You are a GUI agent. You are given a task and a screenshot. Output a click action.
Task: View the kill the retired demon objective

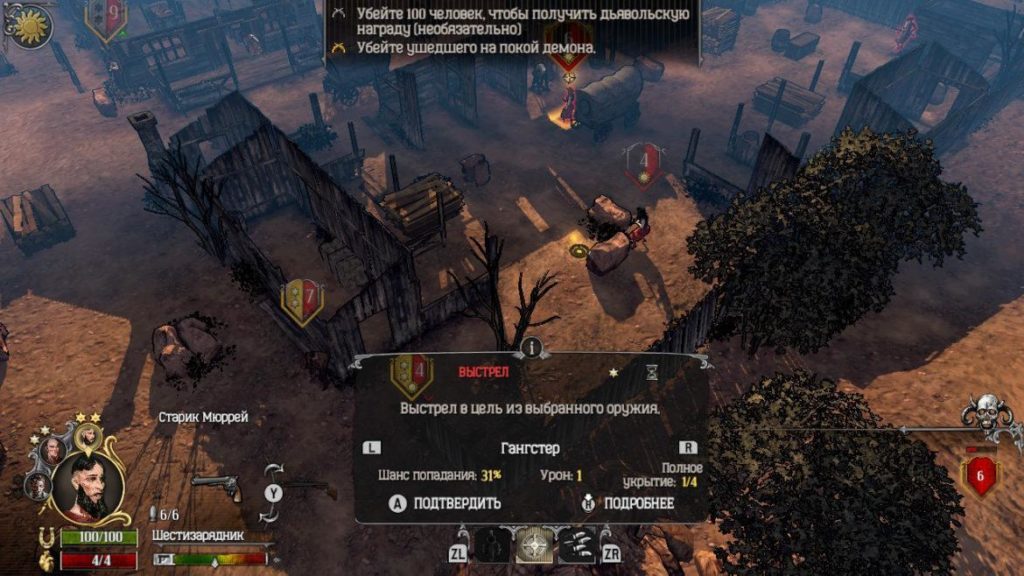tap(476, 47)
